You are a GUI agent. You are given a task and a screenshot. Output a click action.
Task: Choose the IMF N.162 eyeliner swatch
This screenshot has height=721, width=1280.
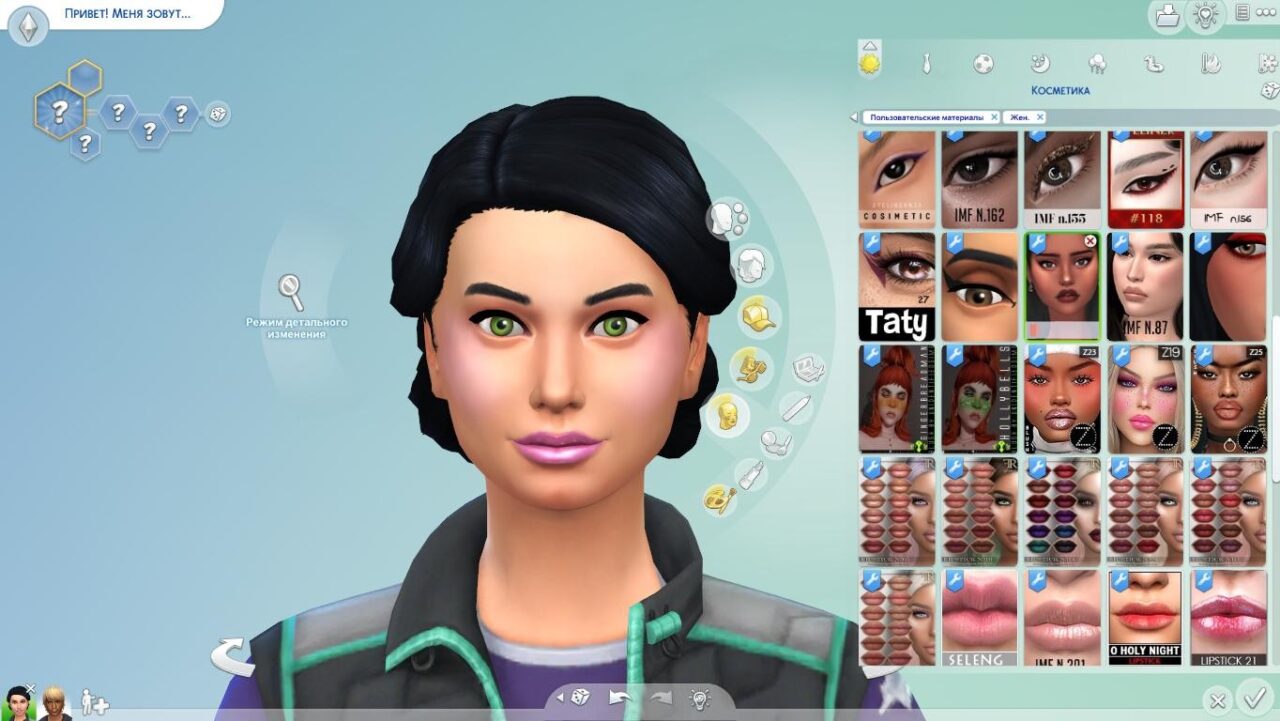tap(979, 179)
